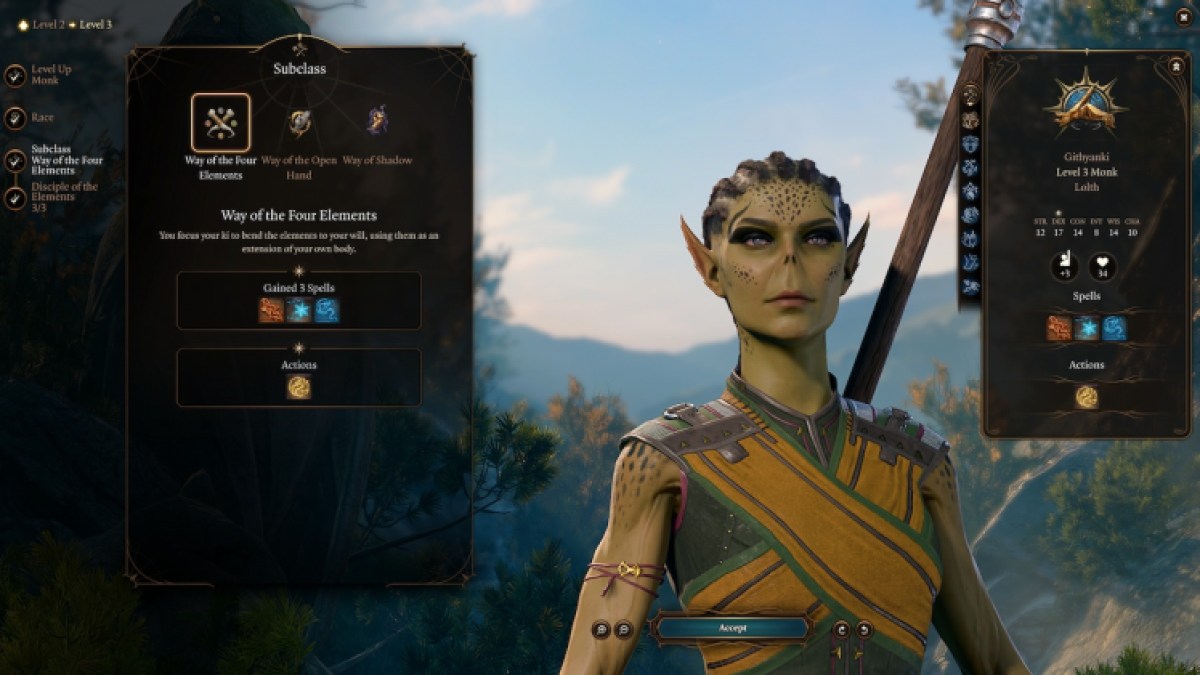Confirm the level up with Accept
Viewport: 1200px width, 675px height.
pos(731,628)
